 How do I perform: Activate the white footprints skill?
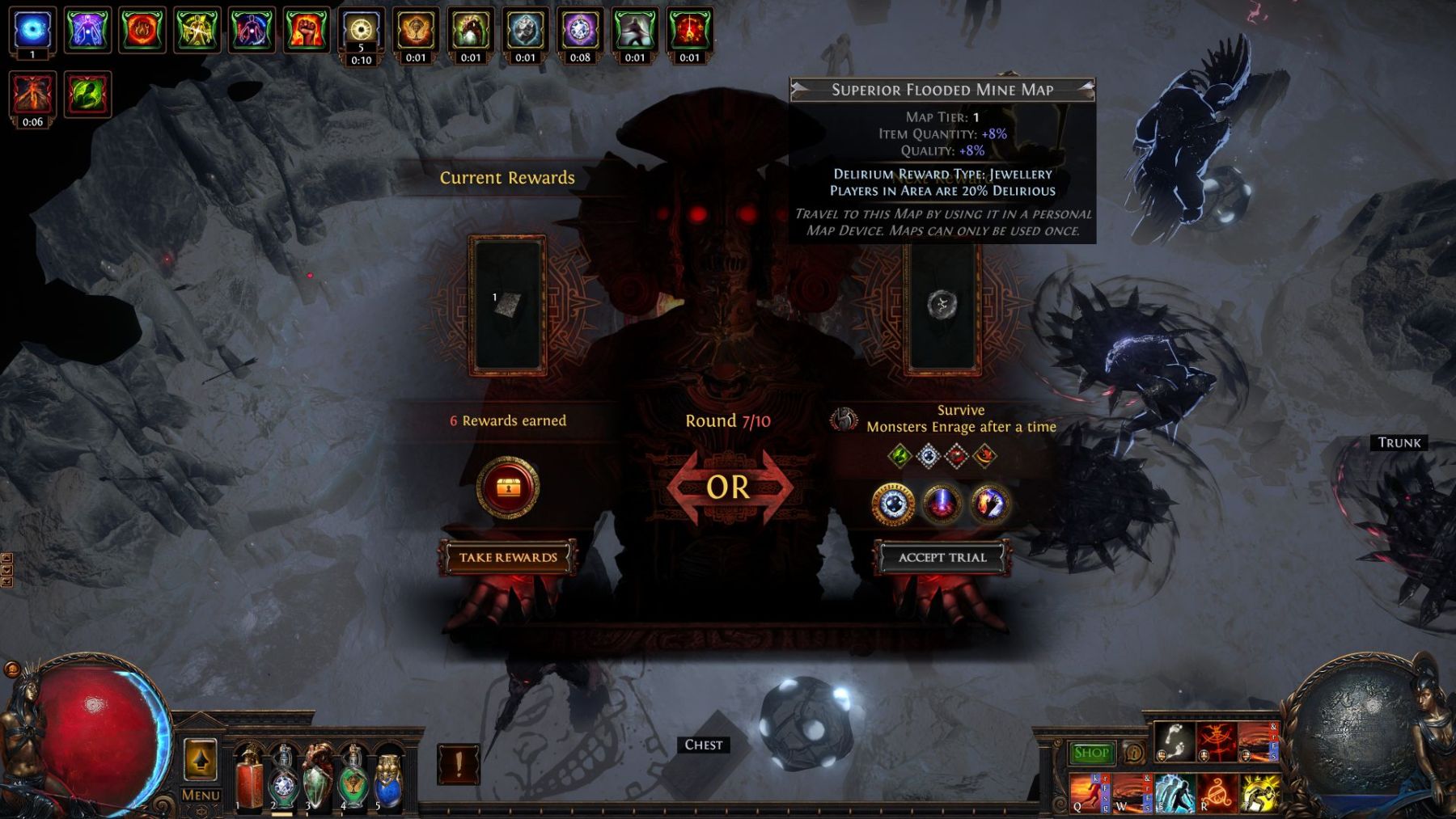click(x=1175, y=741)
